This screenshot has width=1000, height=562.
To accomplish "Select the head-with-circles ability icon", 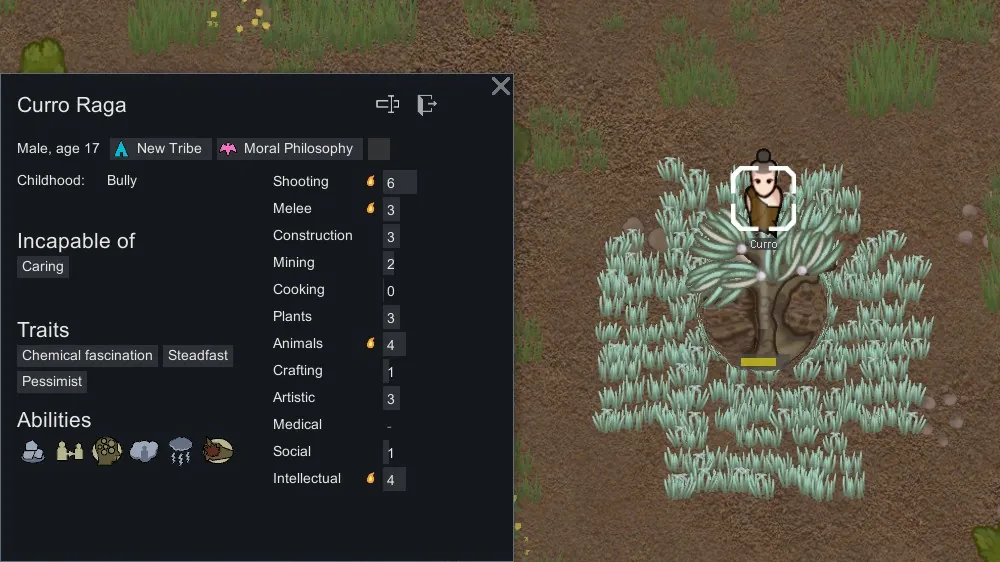I will 107,451.
